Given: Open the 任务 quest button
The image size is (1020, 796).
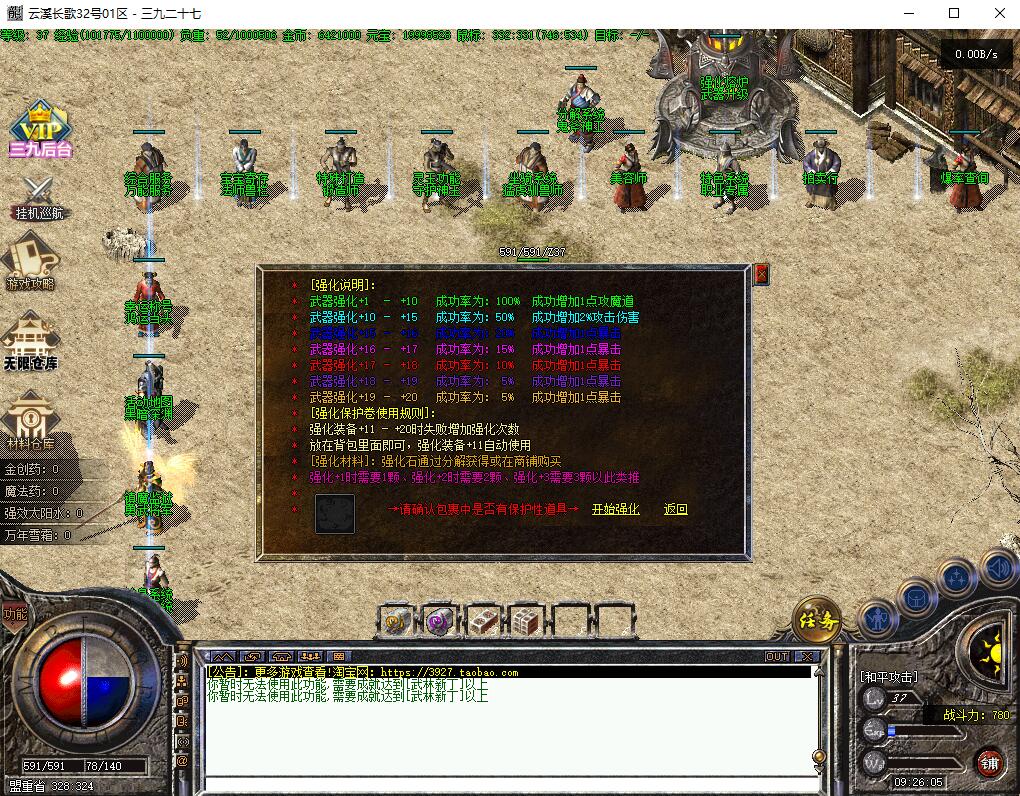Looking at the screenshot, I should click(x=817, y=620).
